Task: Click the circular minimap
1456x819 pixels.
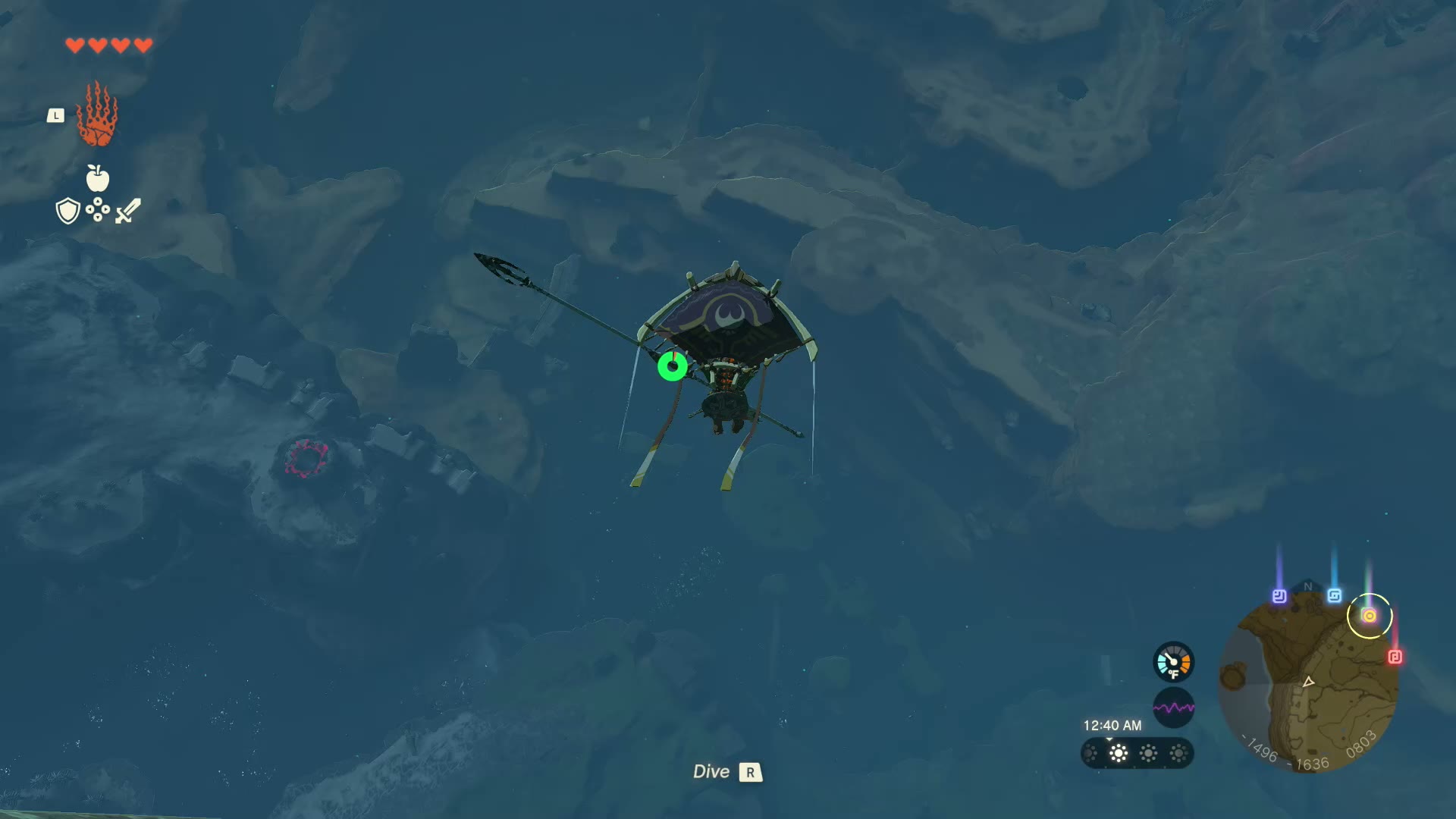Action: pos(1308,682)
